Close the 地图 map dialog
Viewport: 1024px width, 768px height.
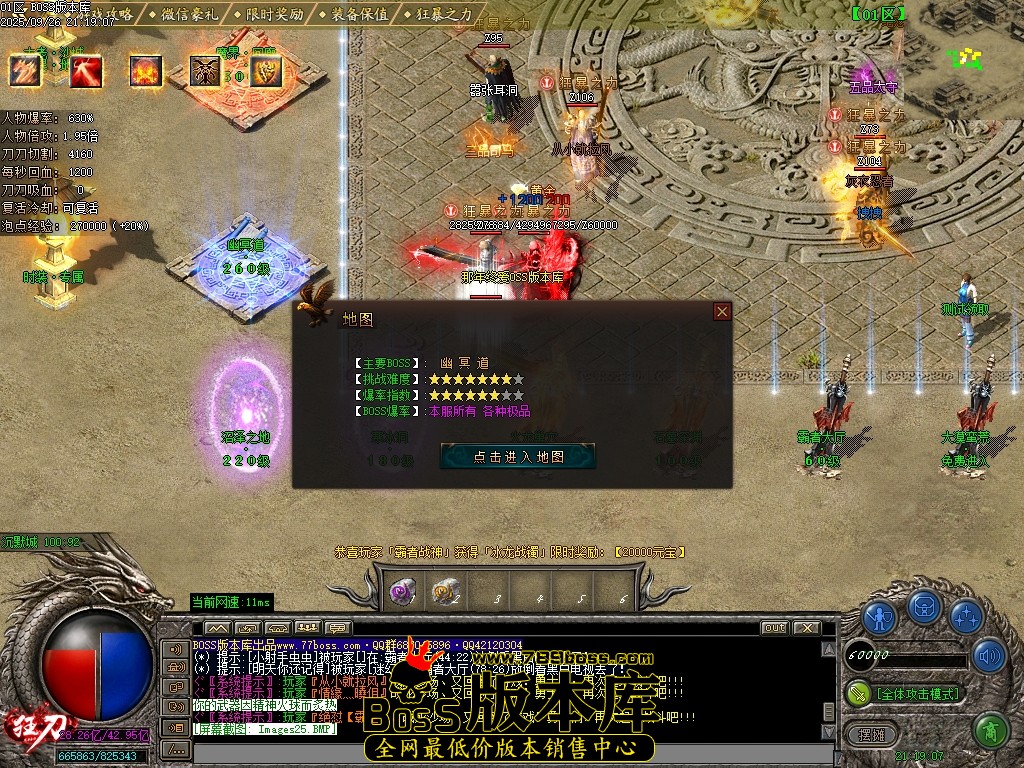[722, 312]
